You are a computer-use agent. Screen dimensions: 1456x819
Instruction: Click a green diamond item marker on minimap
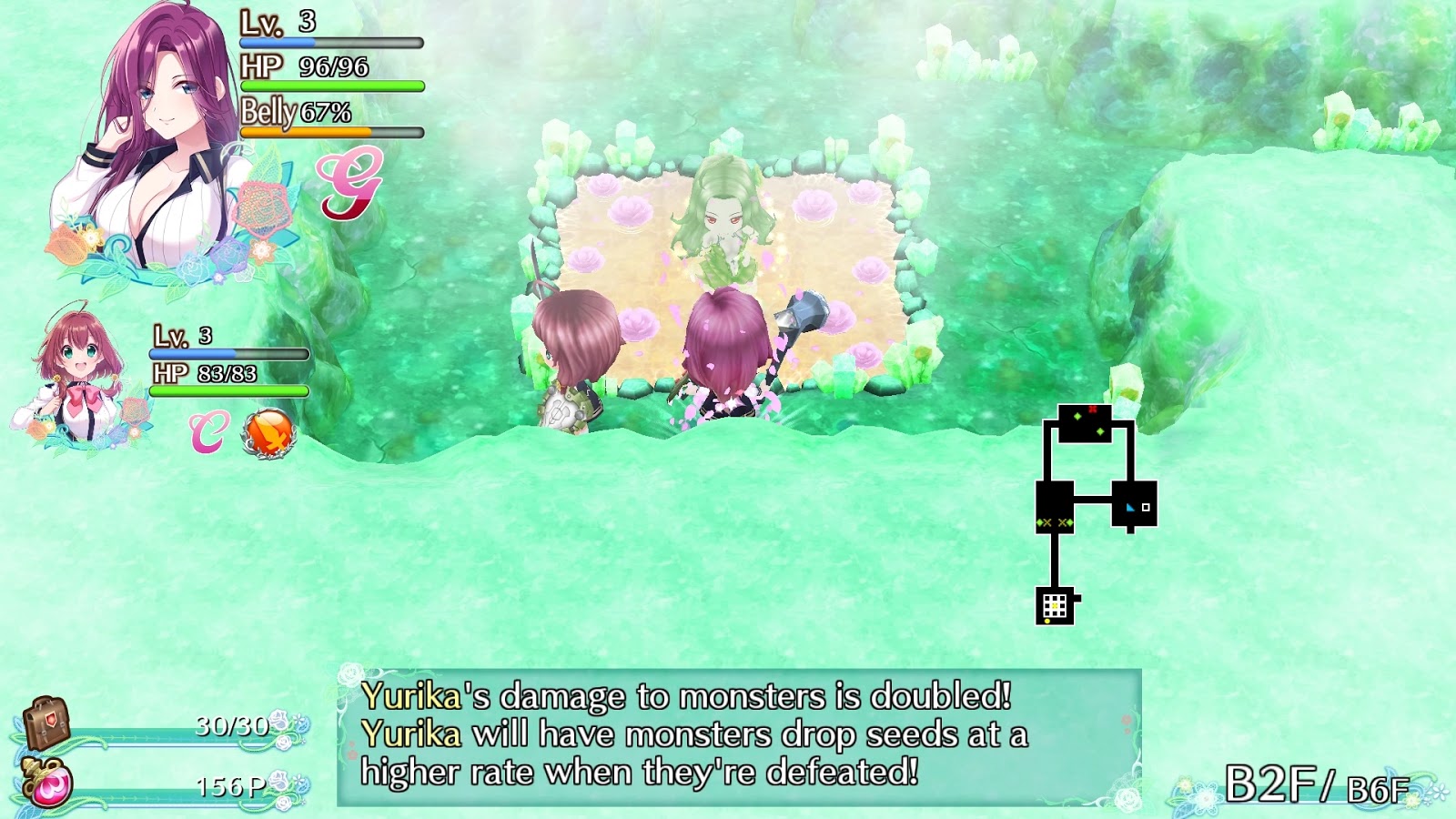click(x=1077, y=417)
